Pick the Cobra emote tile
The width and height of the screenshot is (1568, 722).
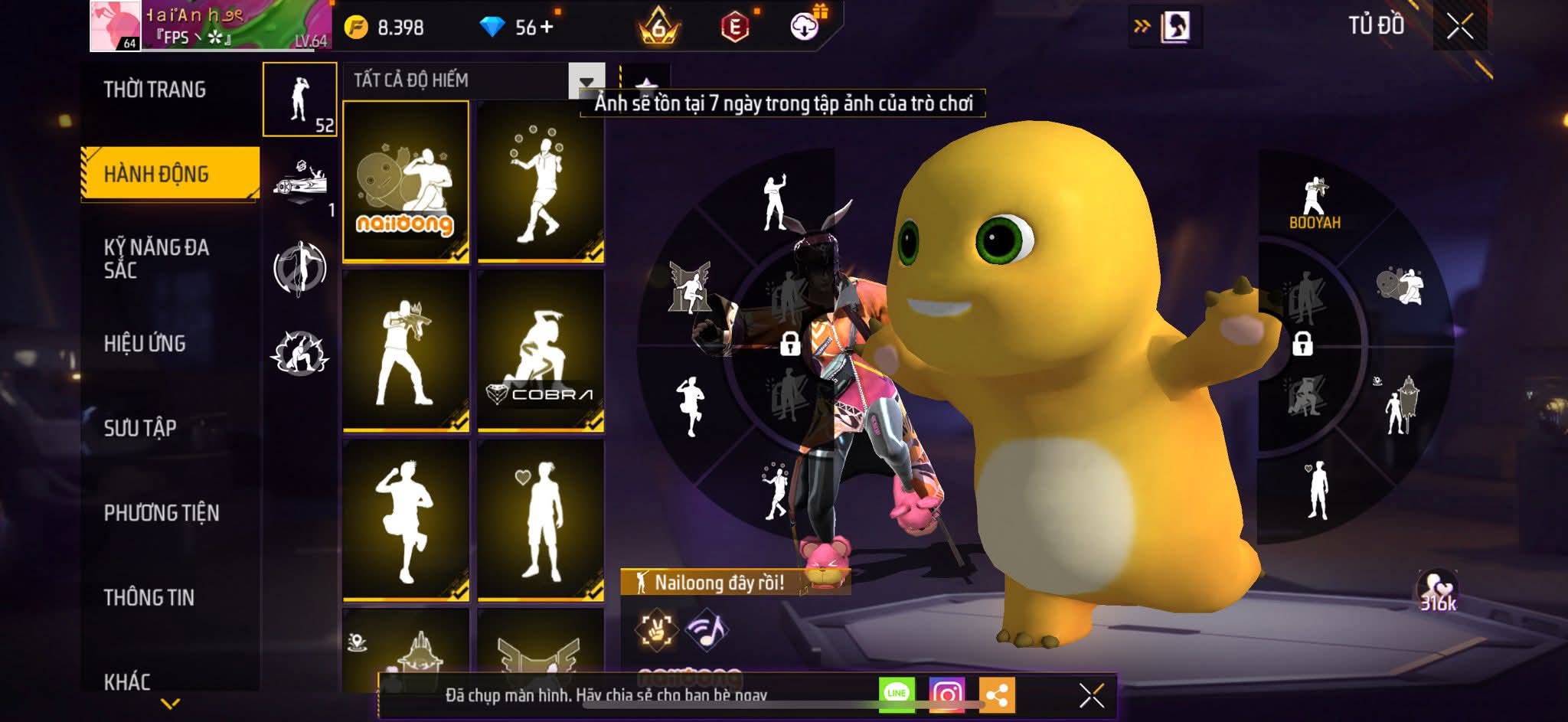tap(540, 351)
